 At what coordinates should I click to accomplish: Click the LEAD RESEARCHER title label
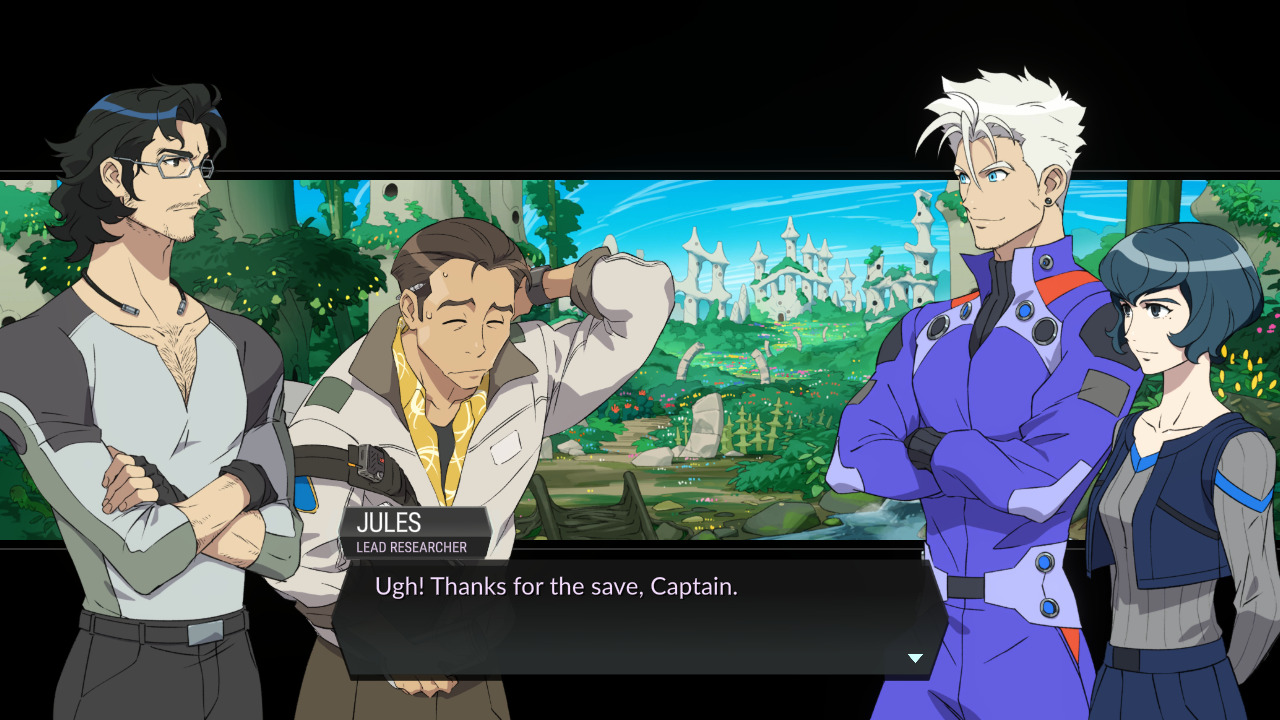tap(412, 546)
